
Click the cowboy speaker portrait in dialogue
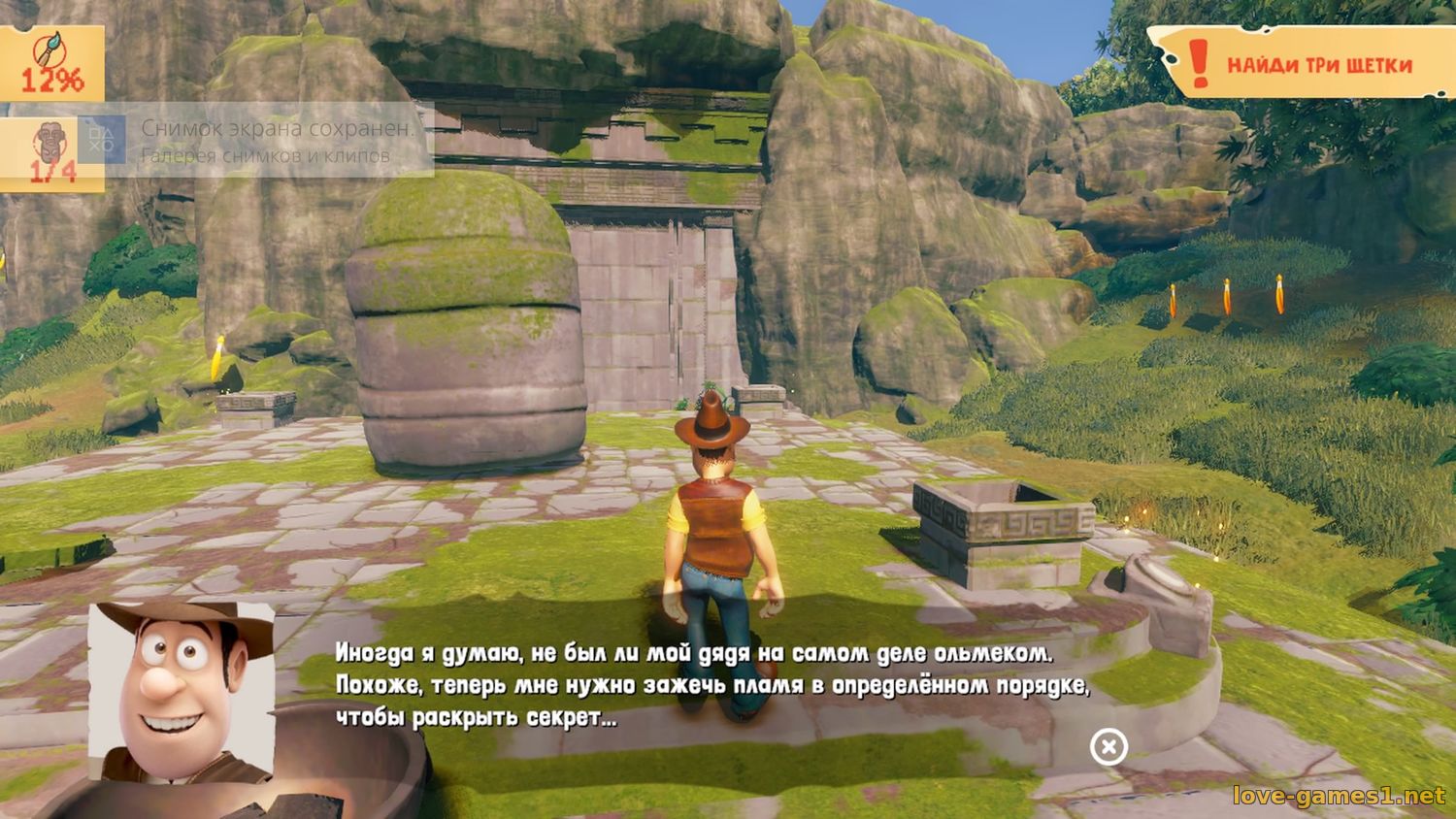[x=182, y=691]
